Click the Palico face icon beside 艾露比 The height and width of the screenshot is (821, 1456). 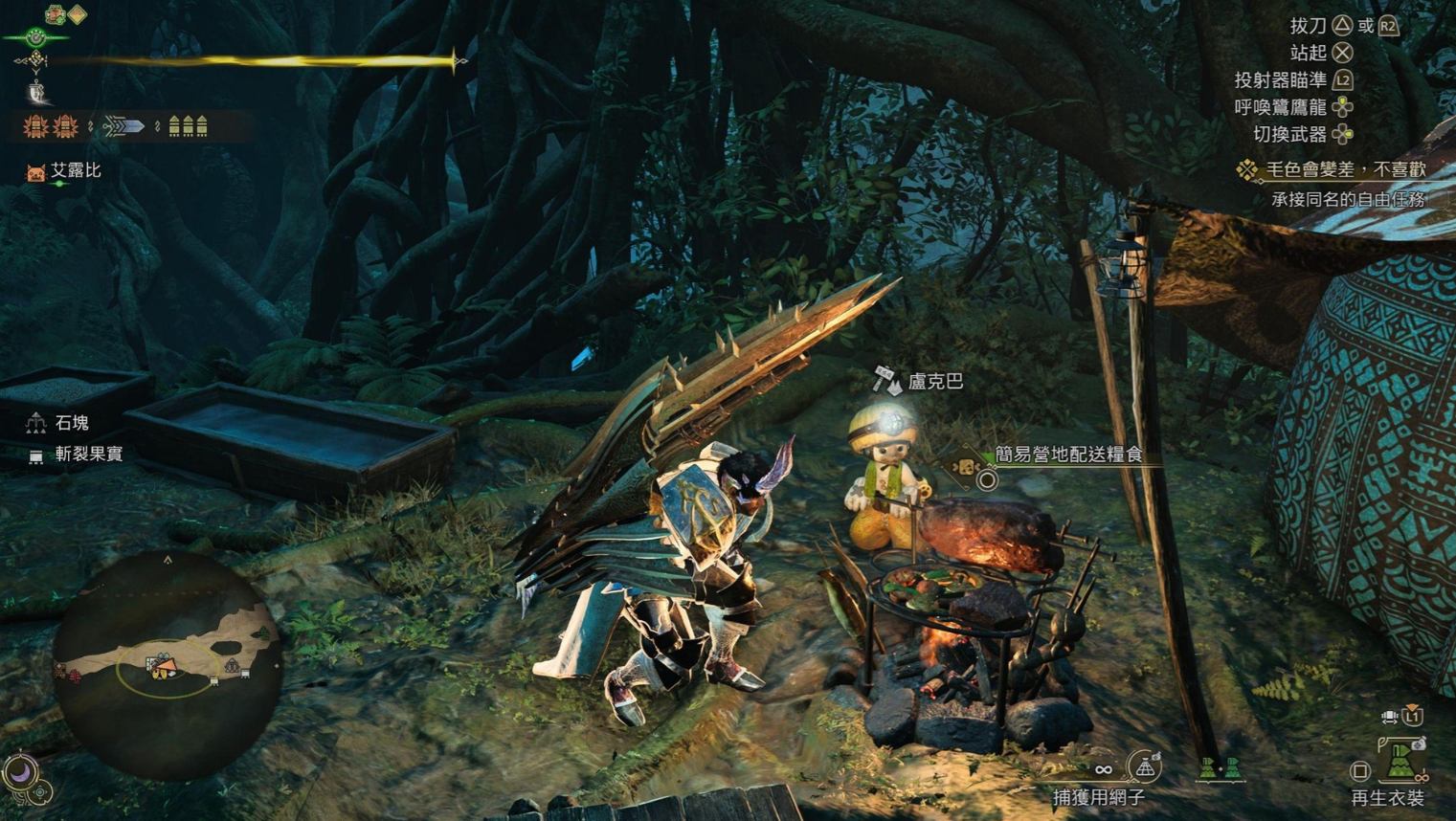[x=34, y=172]
